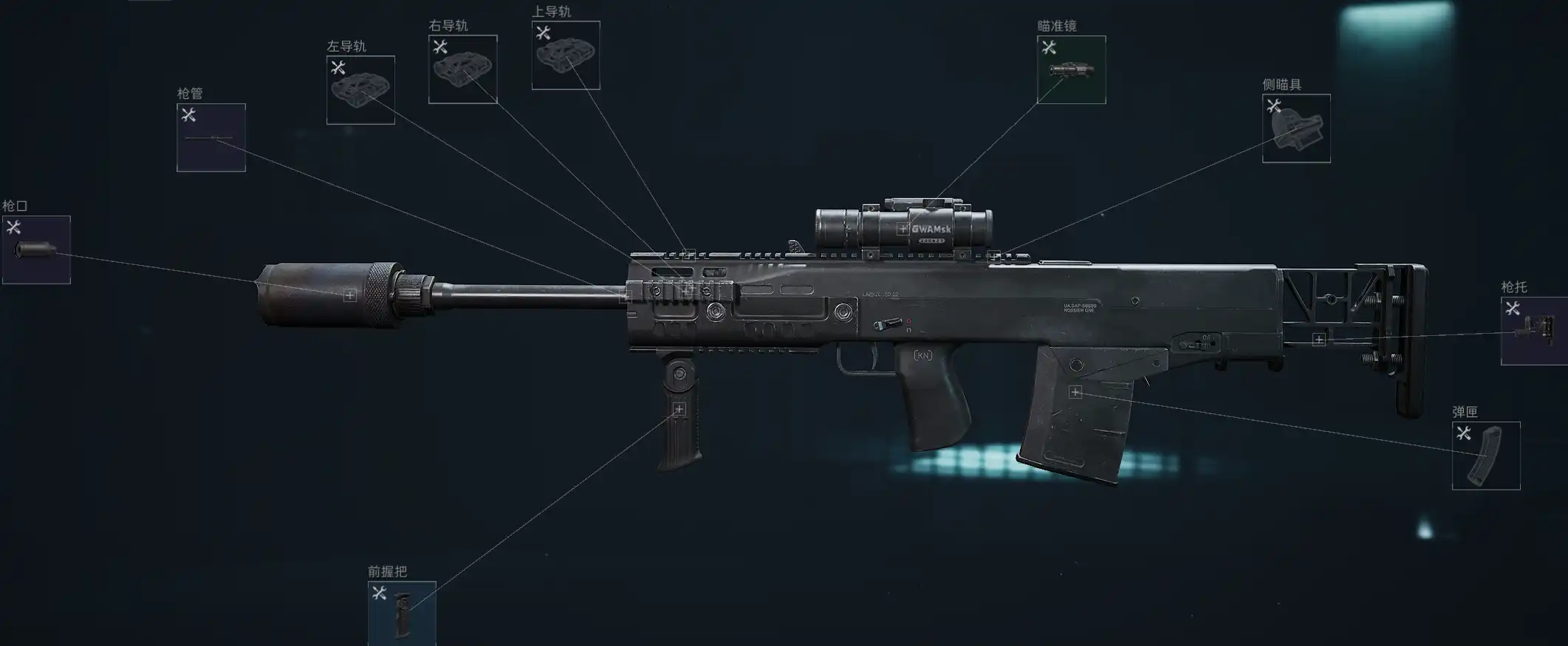The width and height of the screenshot is (1568, 646).
Task: Select the 瞄准镜 scope slot
Action: (x=1071, y=69)
